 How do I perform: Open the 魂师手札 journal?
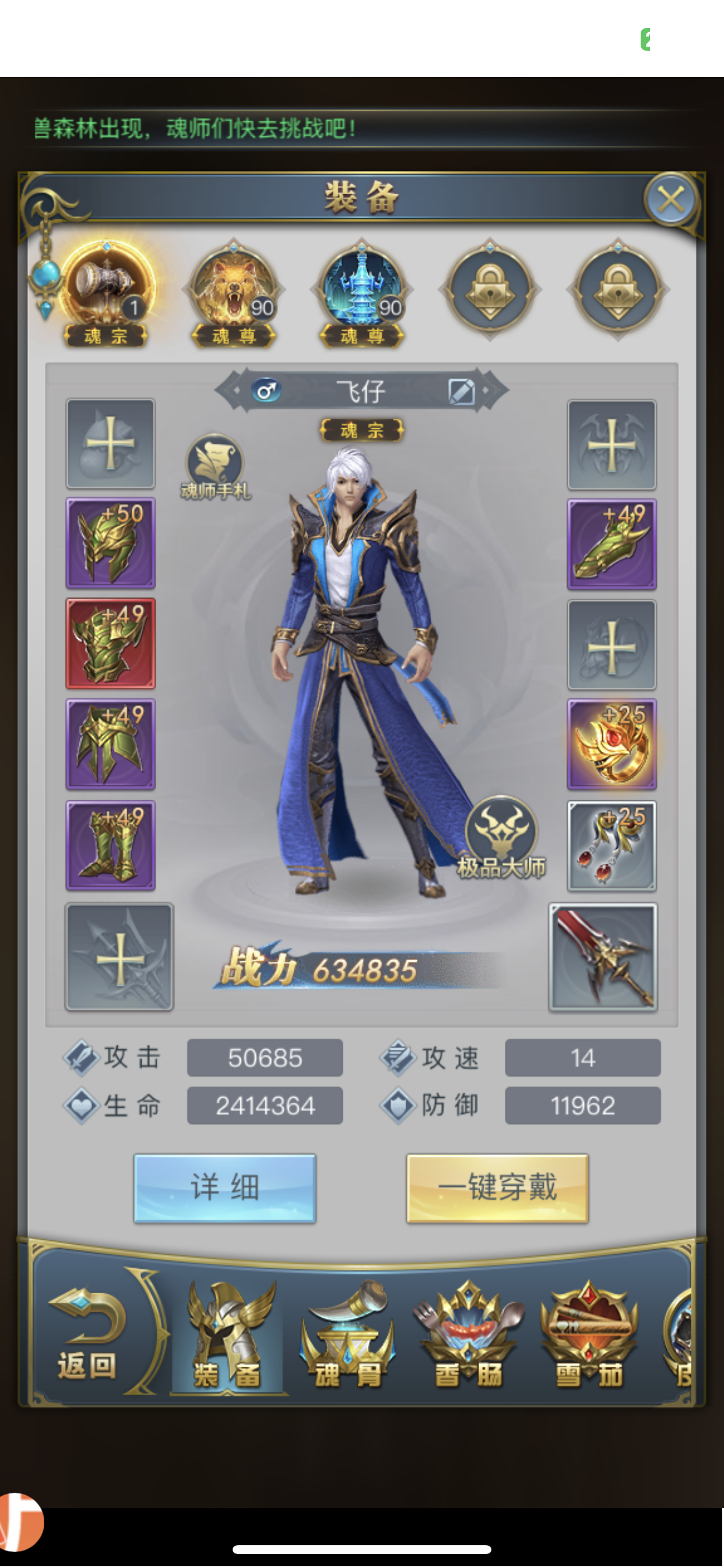coord(215,466)
